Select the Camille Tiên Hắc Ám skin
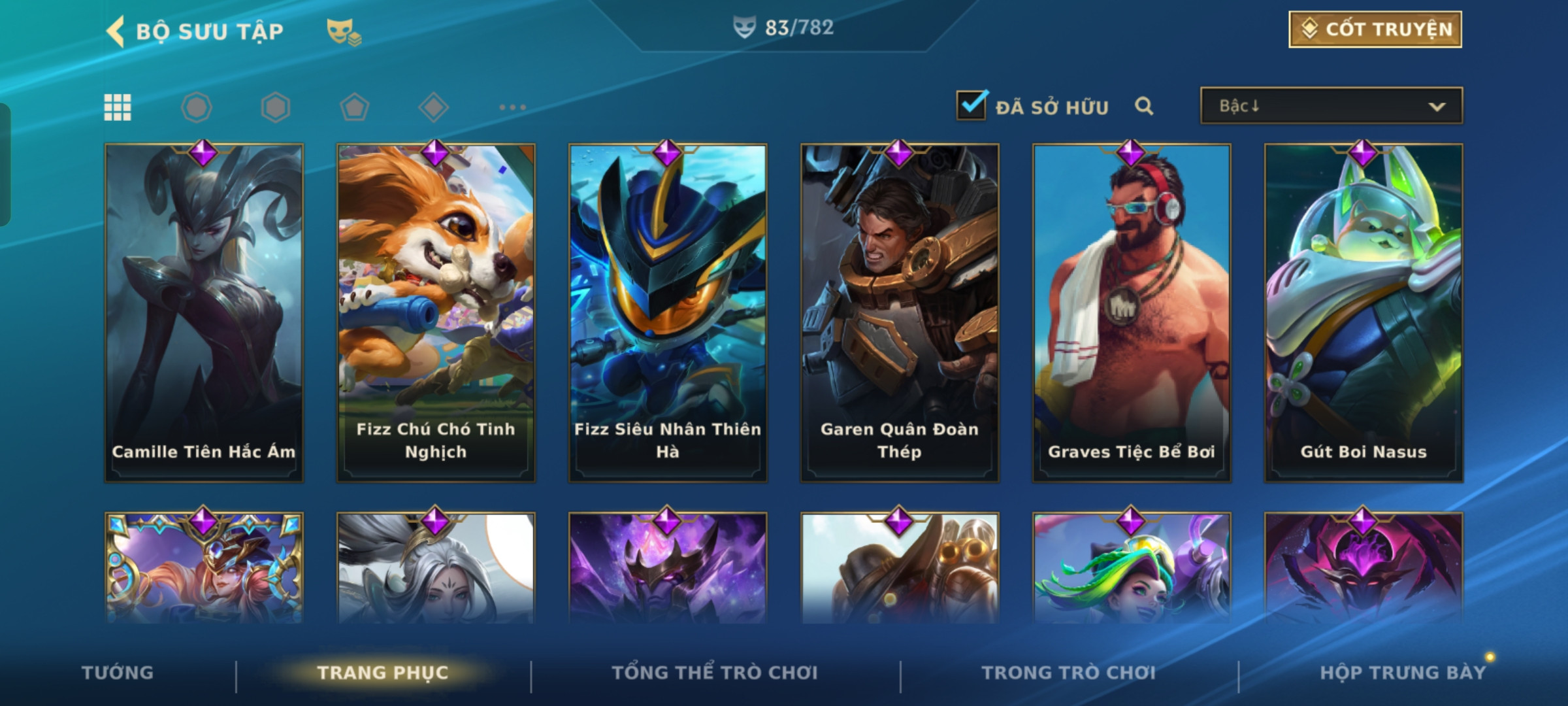This screenshot has width=1568, height=706. click(204, 312)
